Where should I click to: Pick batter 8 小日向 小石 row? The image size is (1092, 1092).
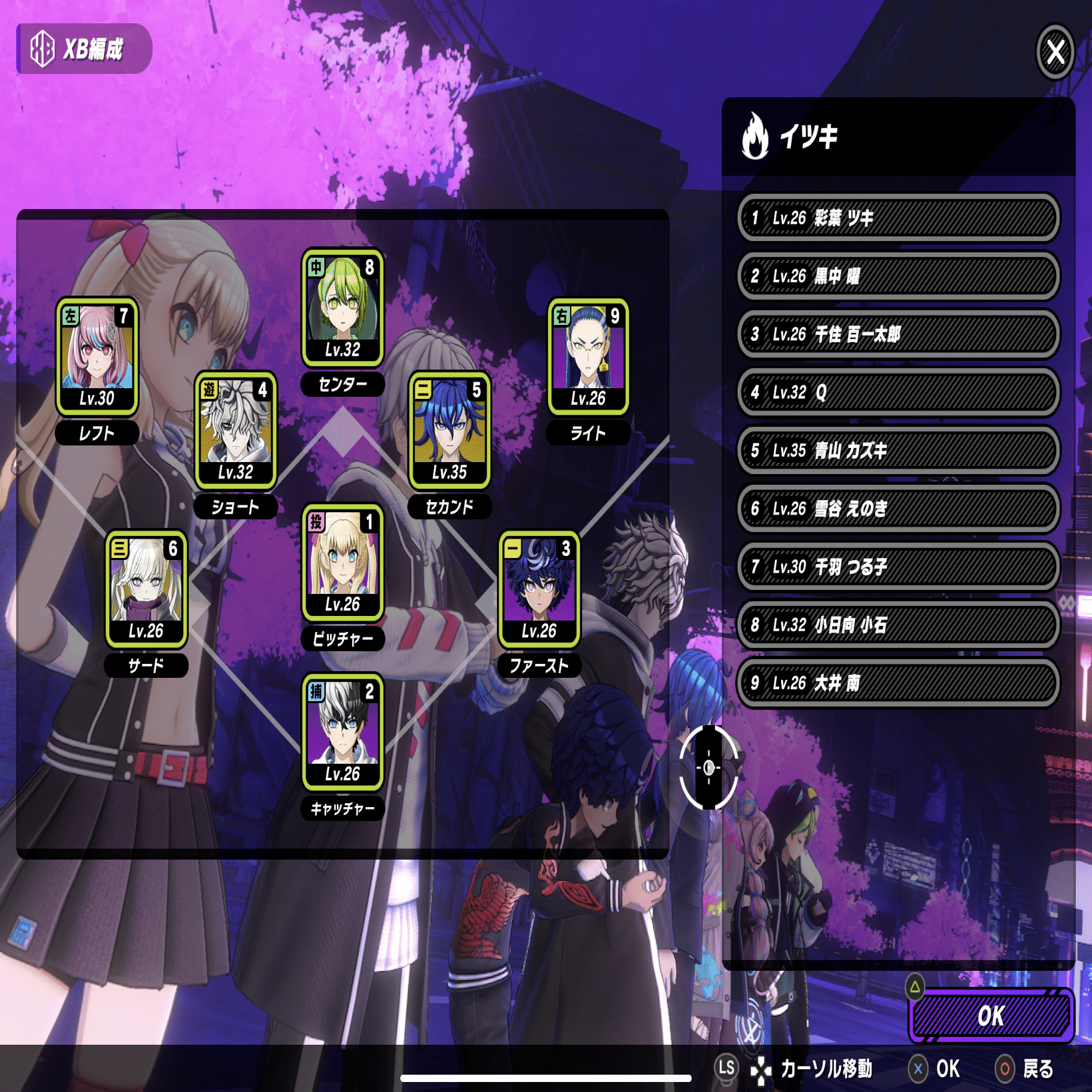pos(898,625)
